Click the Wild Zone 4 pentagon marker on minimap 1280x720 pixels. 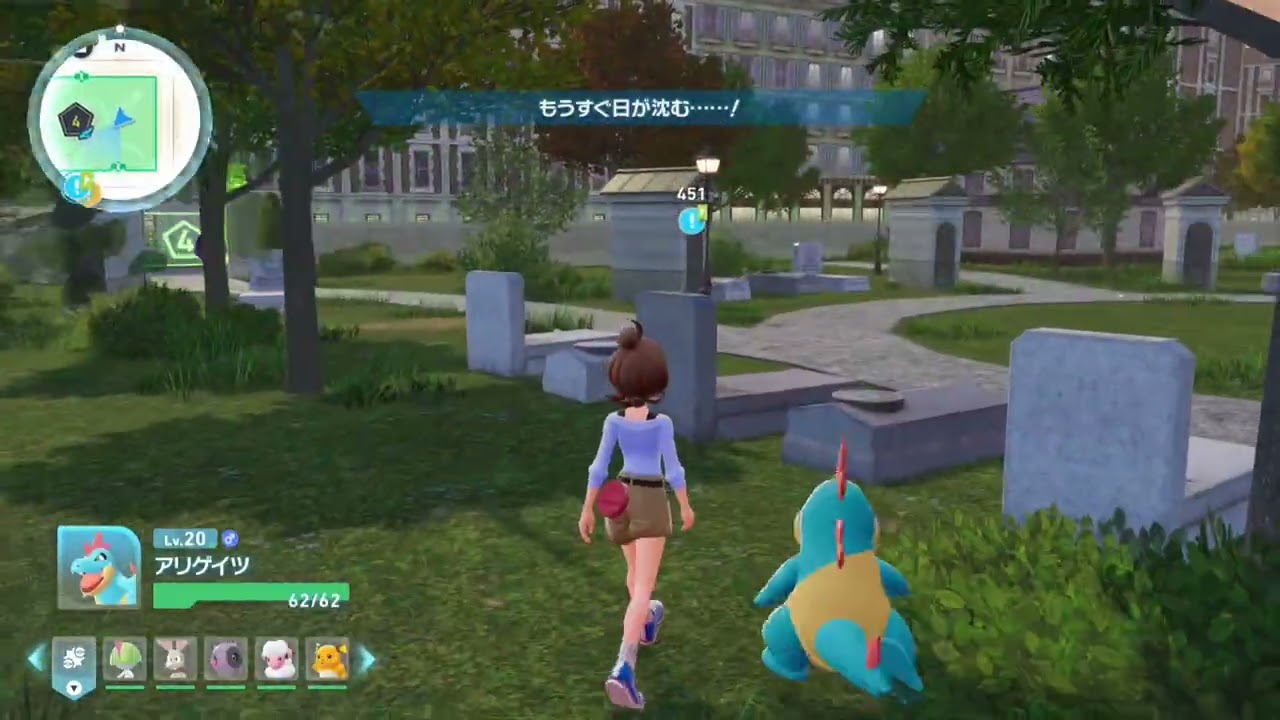75,122
